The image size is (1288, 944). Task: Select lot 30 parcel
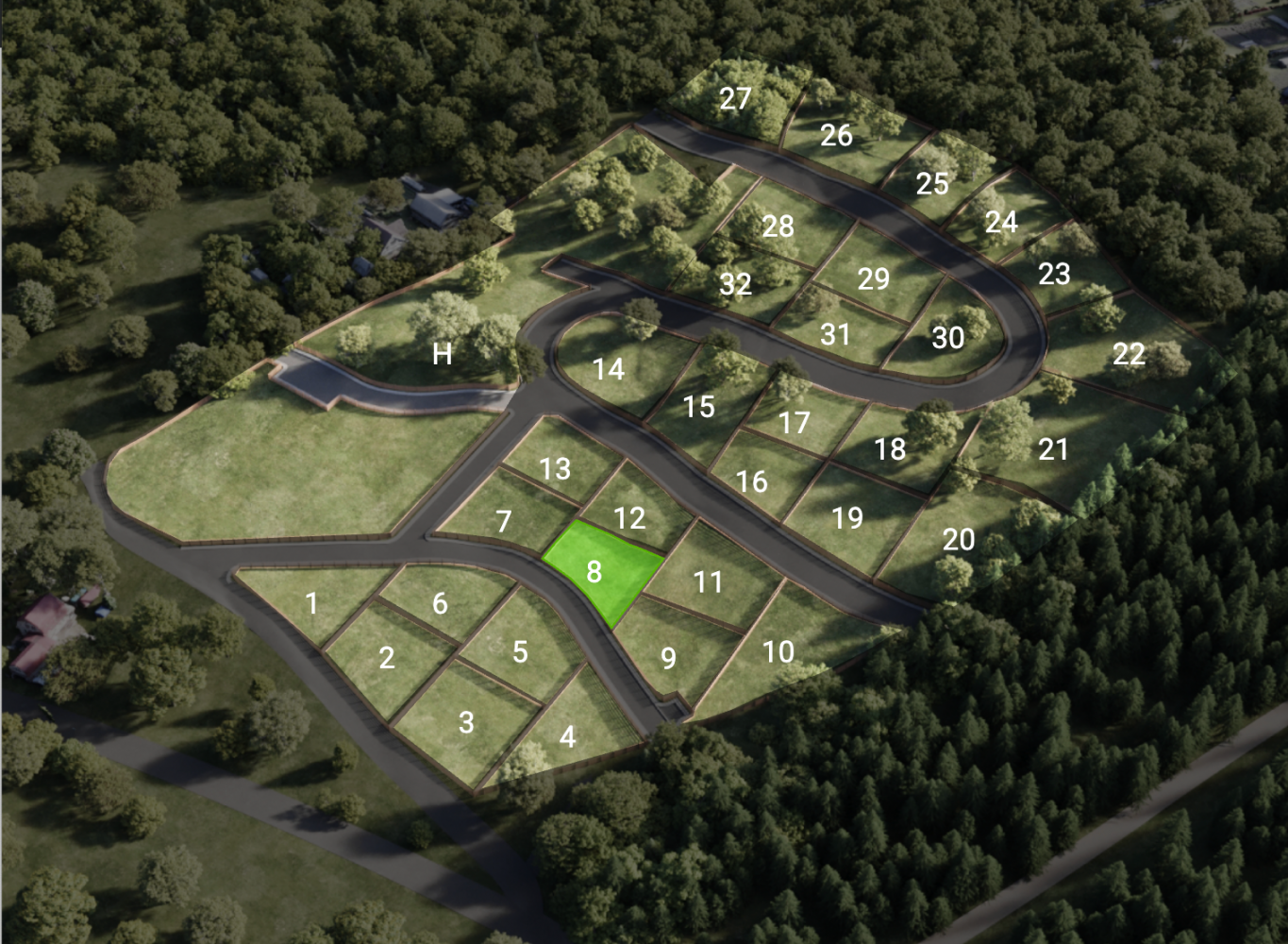coord(947,338)
